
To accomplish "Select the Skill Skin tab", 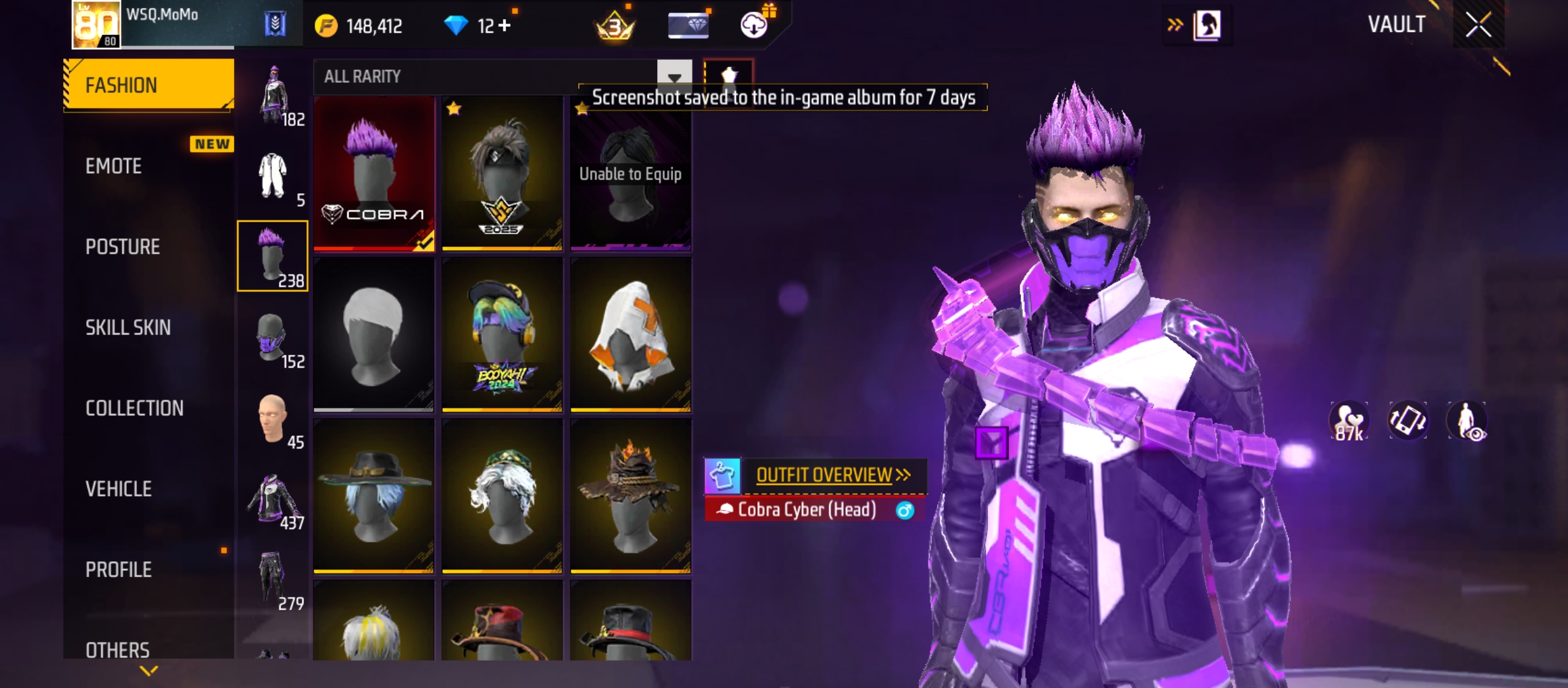I will coord(128,327).
